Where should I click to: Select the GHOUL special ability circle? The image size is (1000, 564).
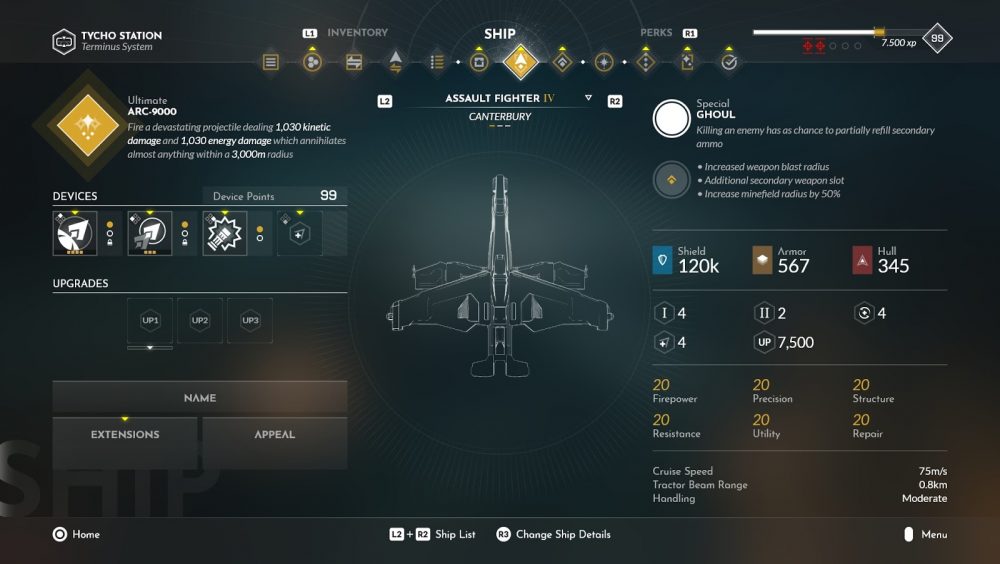tap(671, 119)
